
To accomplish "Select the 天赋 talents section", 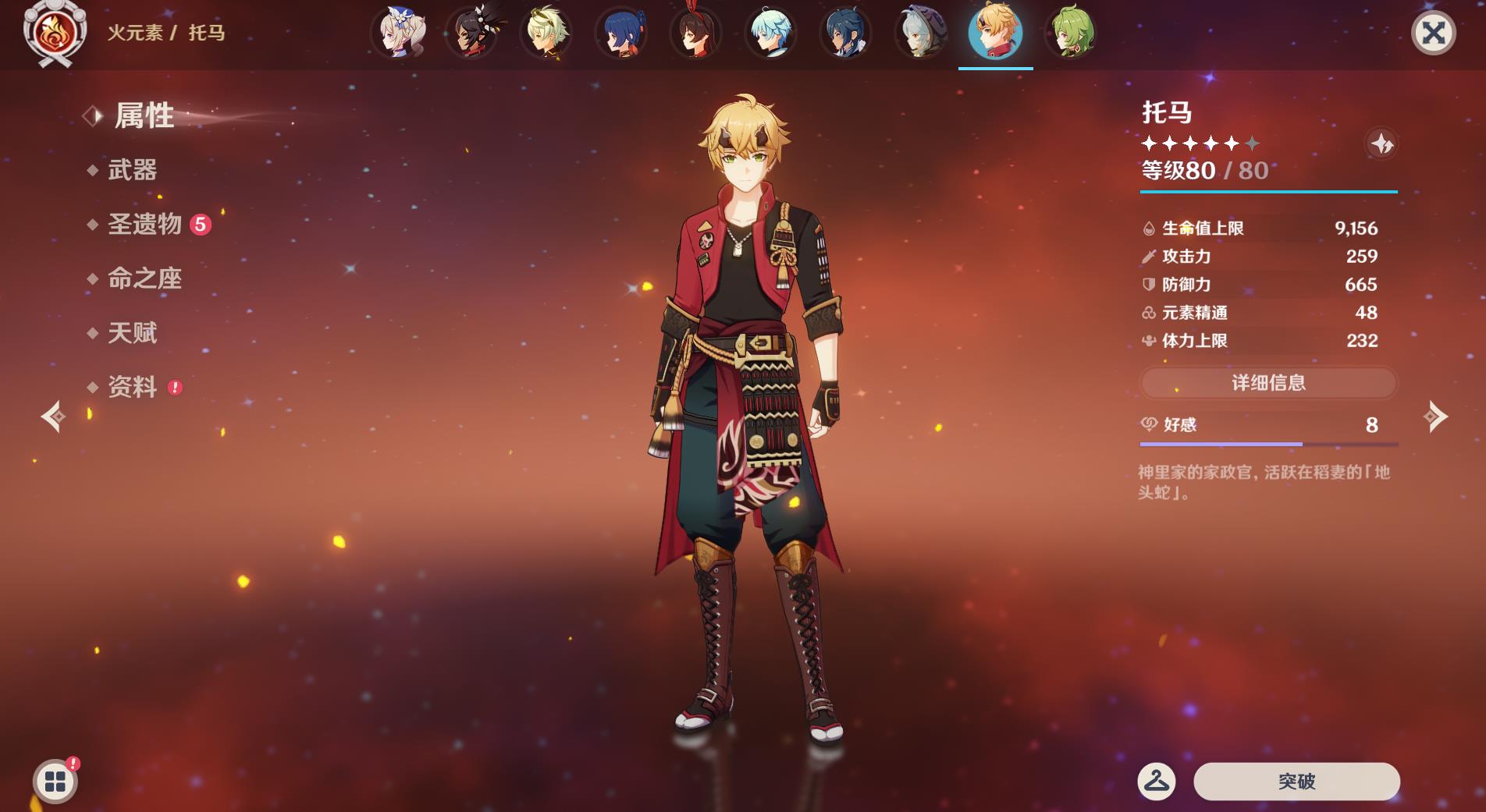I will point(132,333).
